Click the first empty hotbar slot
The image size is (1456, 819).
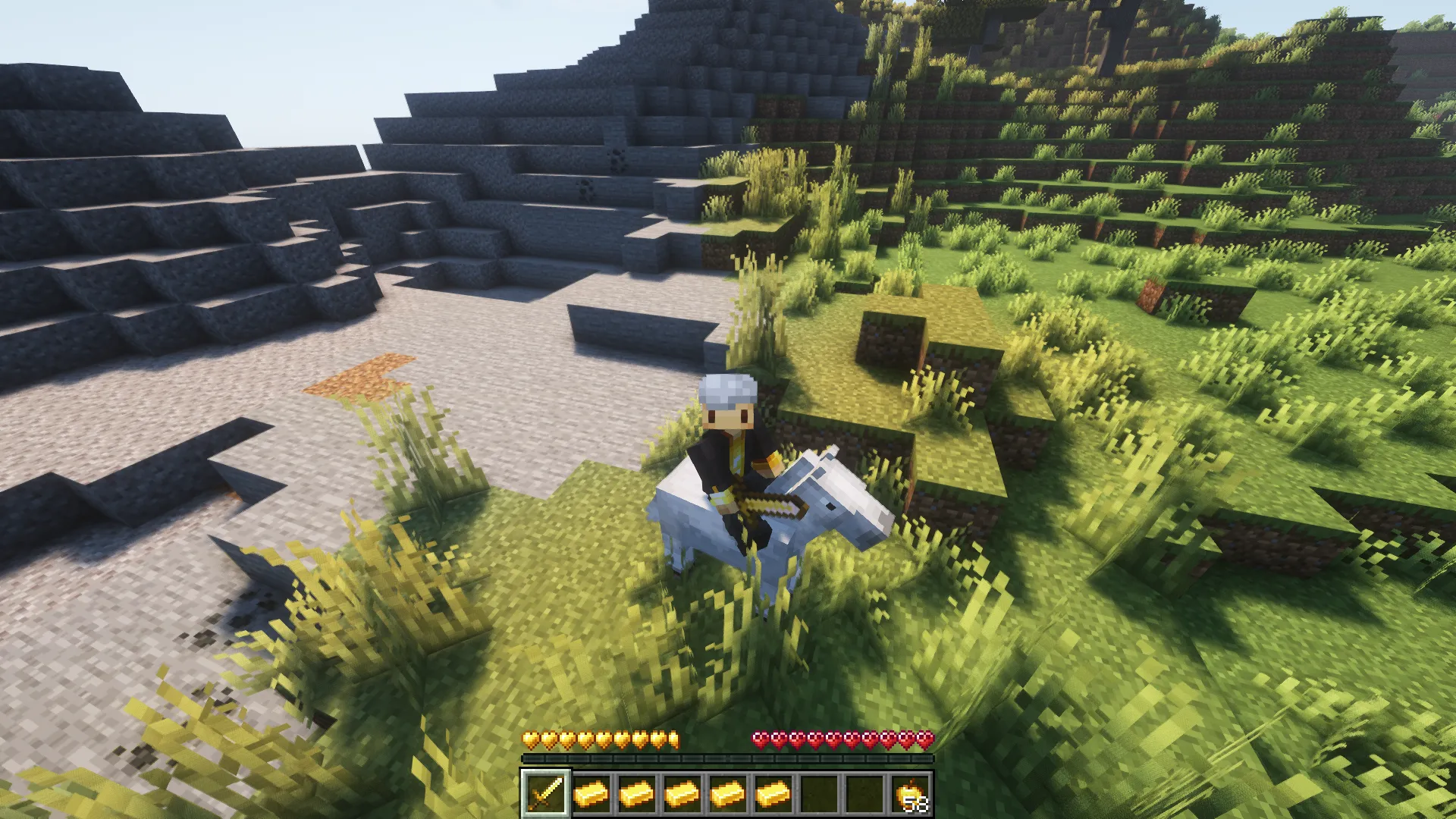(x=821, y=792)
